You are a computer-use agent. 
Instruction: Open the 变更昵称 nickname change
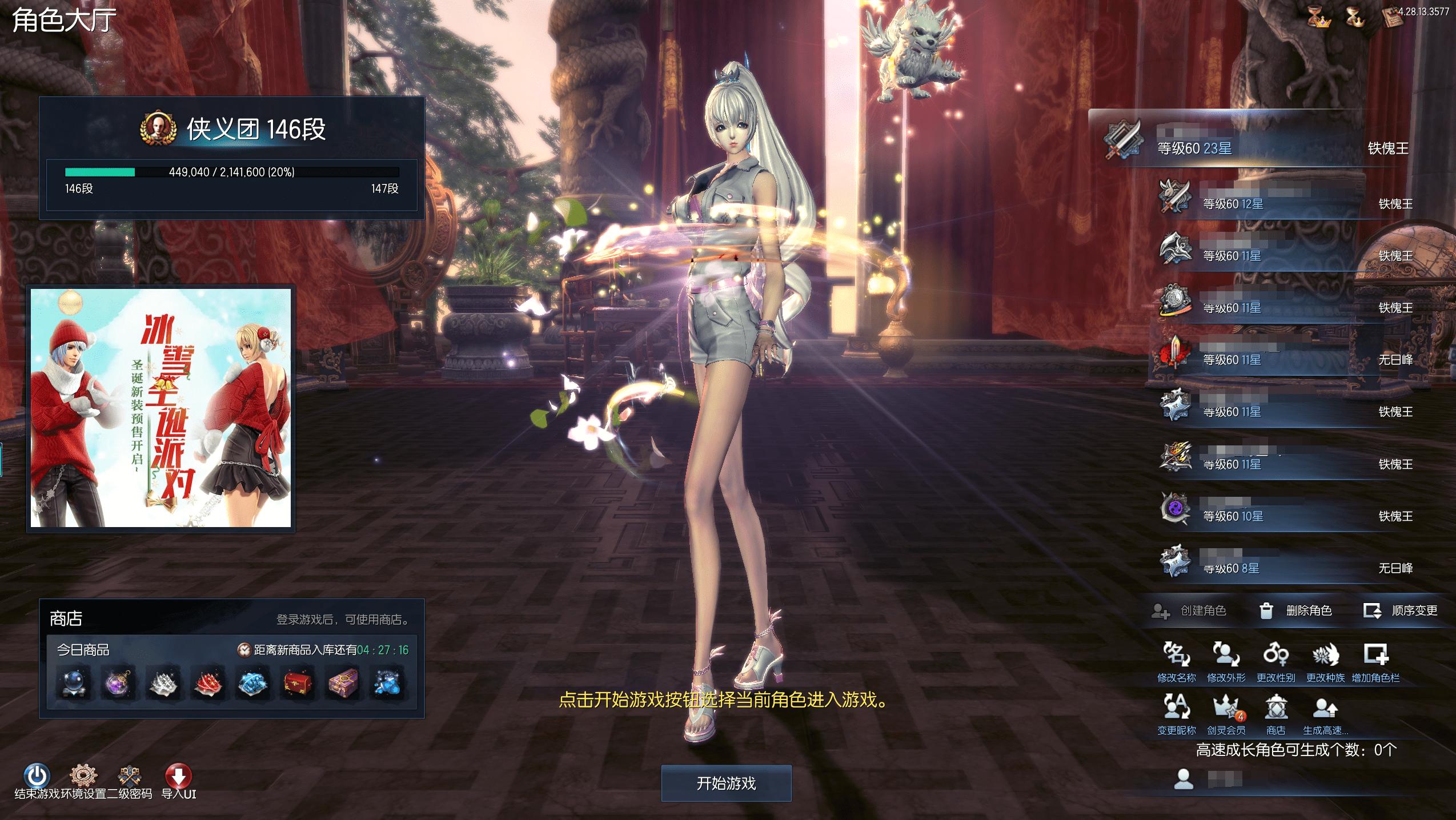tap(1176, 714)
